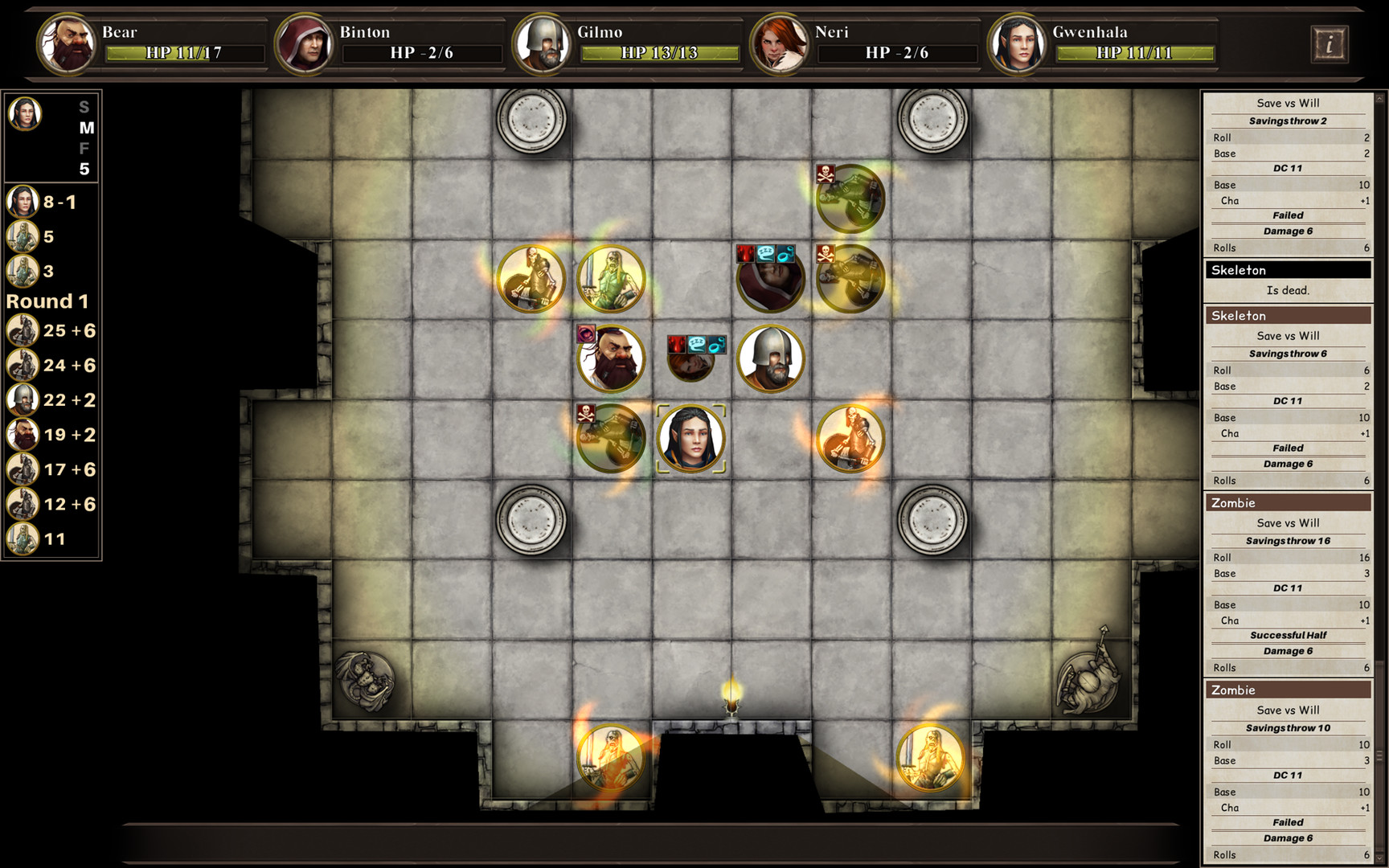
Task: Click the blue shackle icon above the sleeping dwarf token
Action: [x=715, y=345]
